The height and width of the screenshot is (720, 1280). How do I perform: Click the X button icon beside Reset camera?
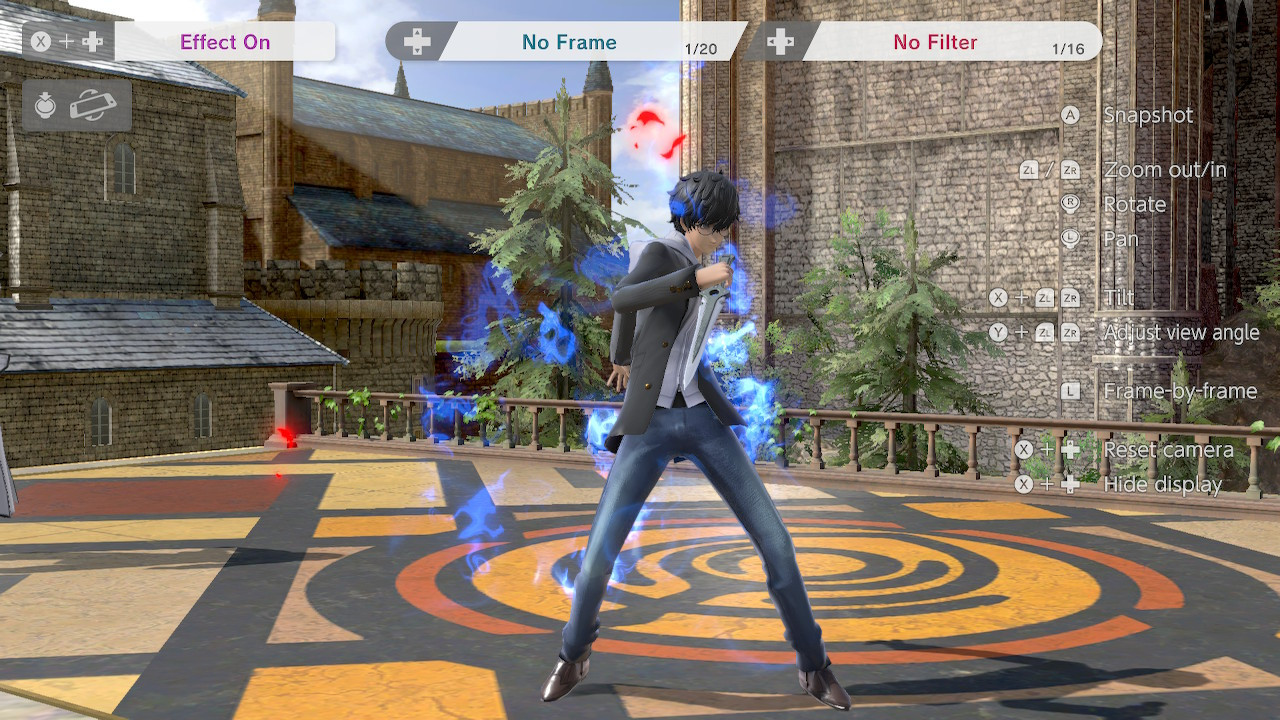click(1024, 449)
